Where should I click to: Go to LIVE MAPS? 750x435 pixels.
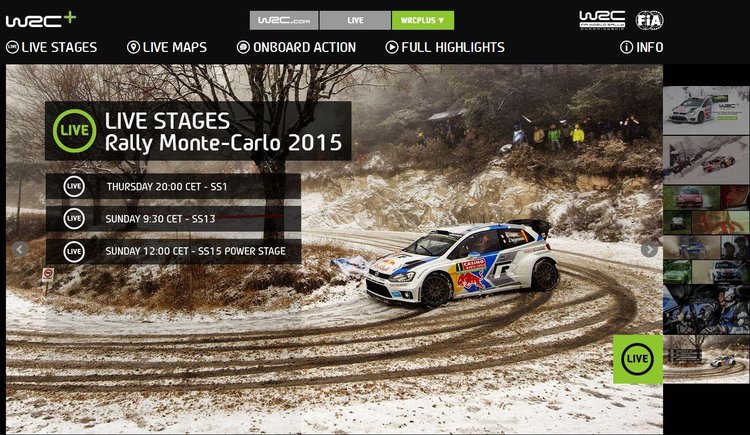pos(167,47)
